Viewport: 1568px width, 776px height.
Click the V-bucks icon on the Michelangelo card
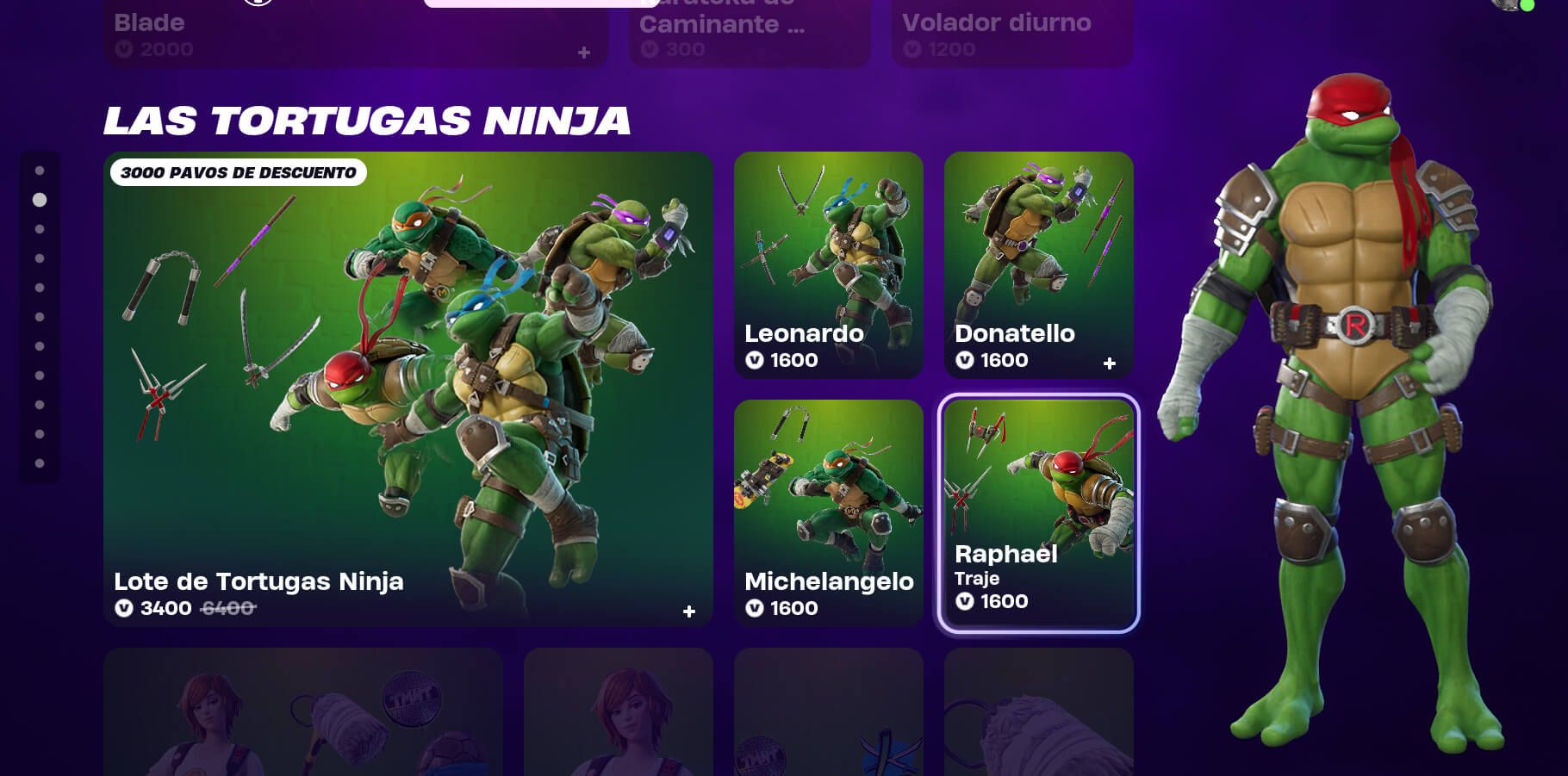pos(754,608)
